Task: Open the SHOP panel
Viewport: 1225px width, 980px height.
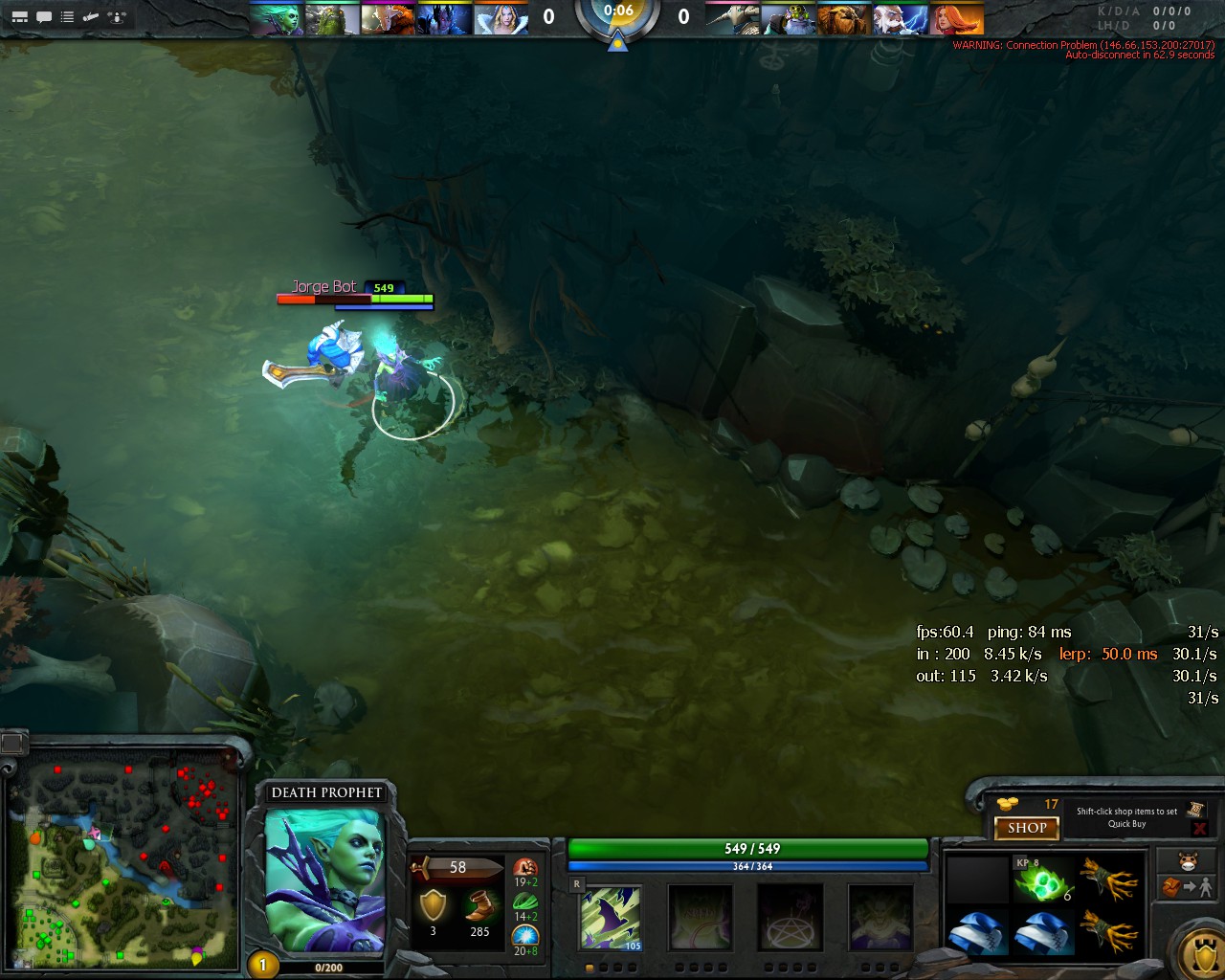Action: pyautogui.click(x=1026, y=828)
